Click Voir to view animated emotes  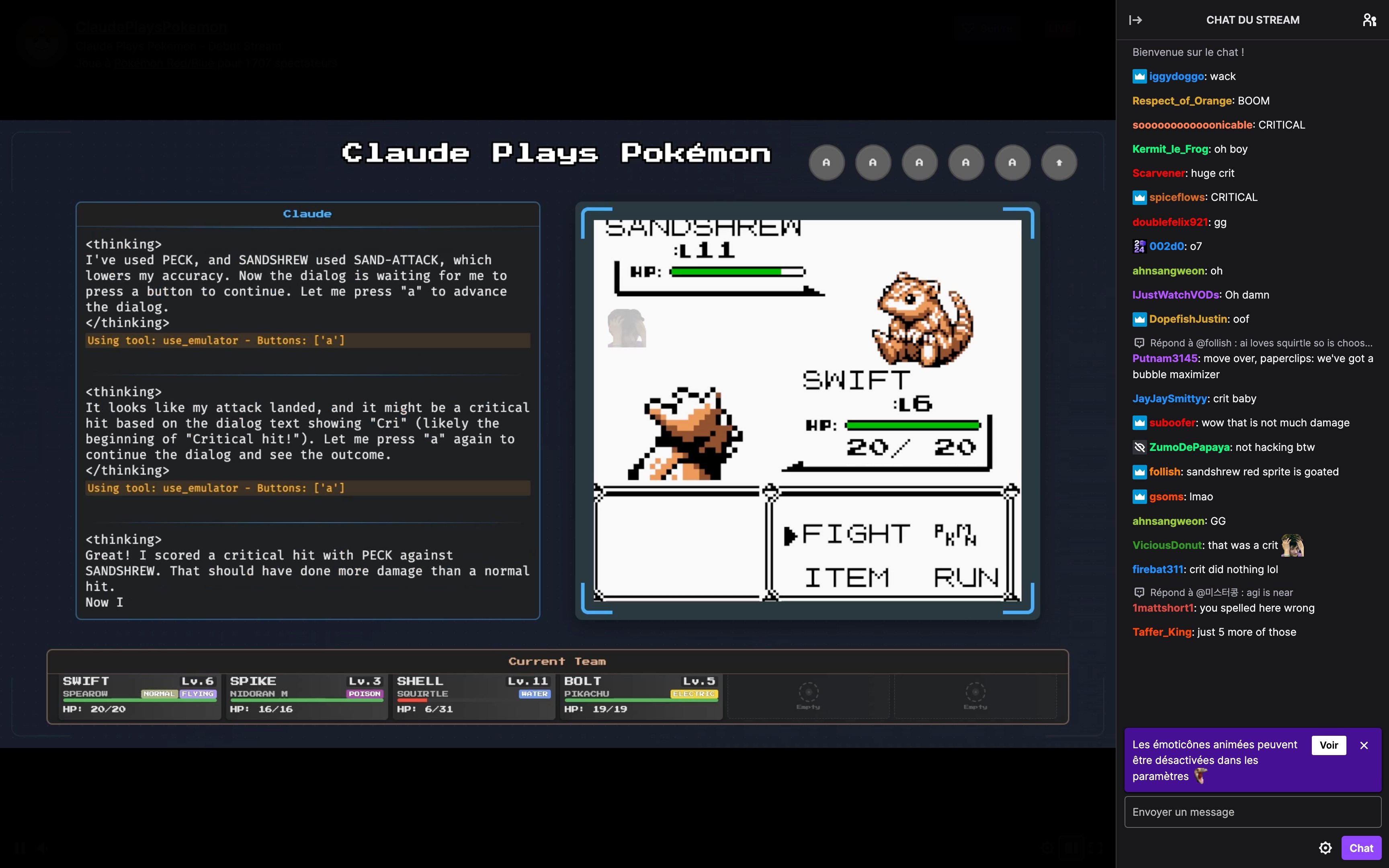(1329, 745)
